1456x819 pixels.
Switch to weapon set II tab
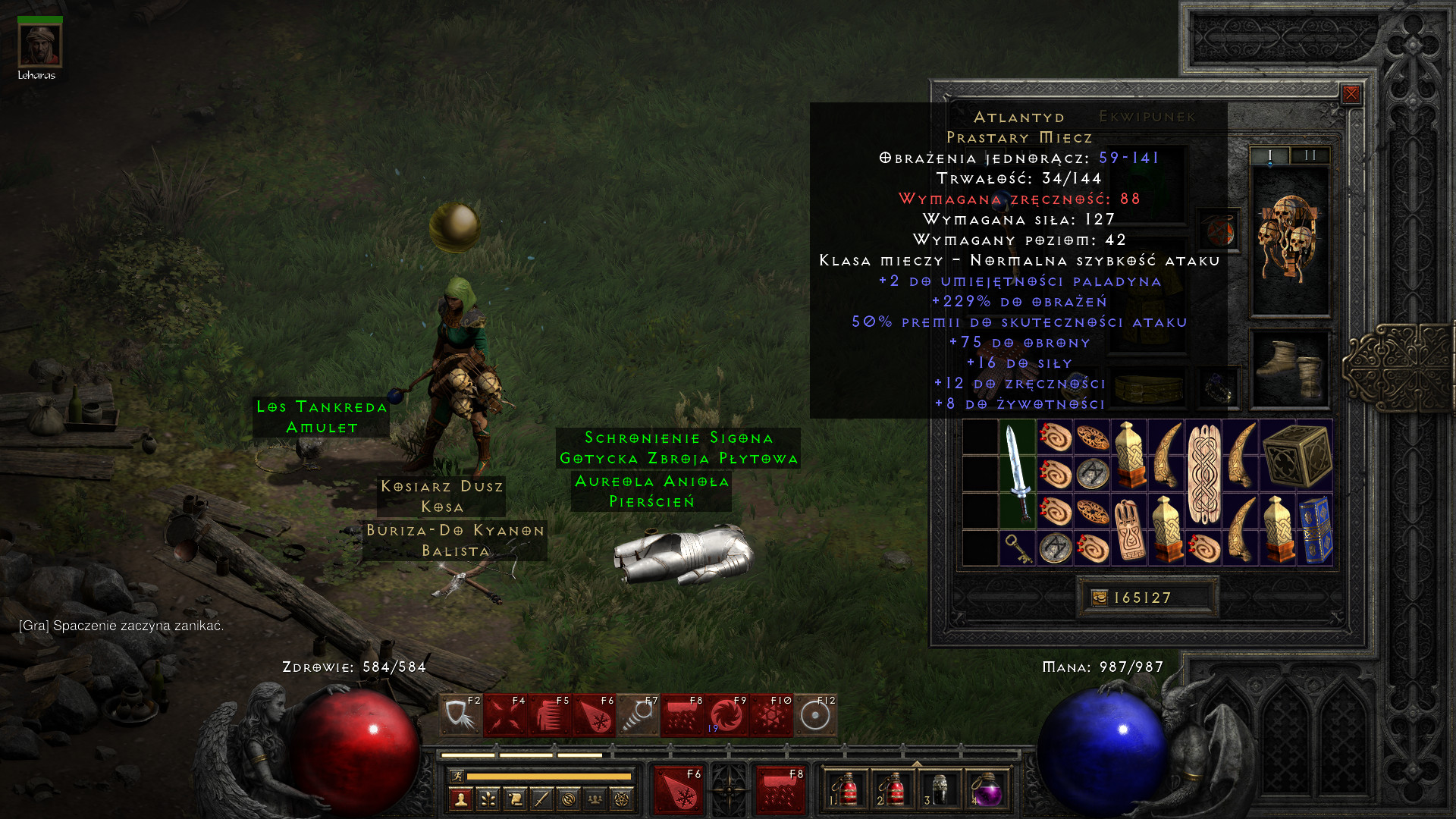[x=1310, y=155]
